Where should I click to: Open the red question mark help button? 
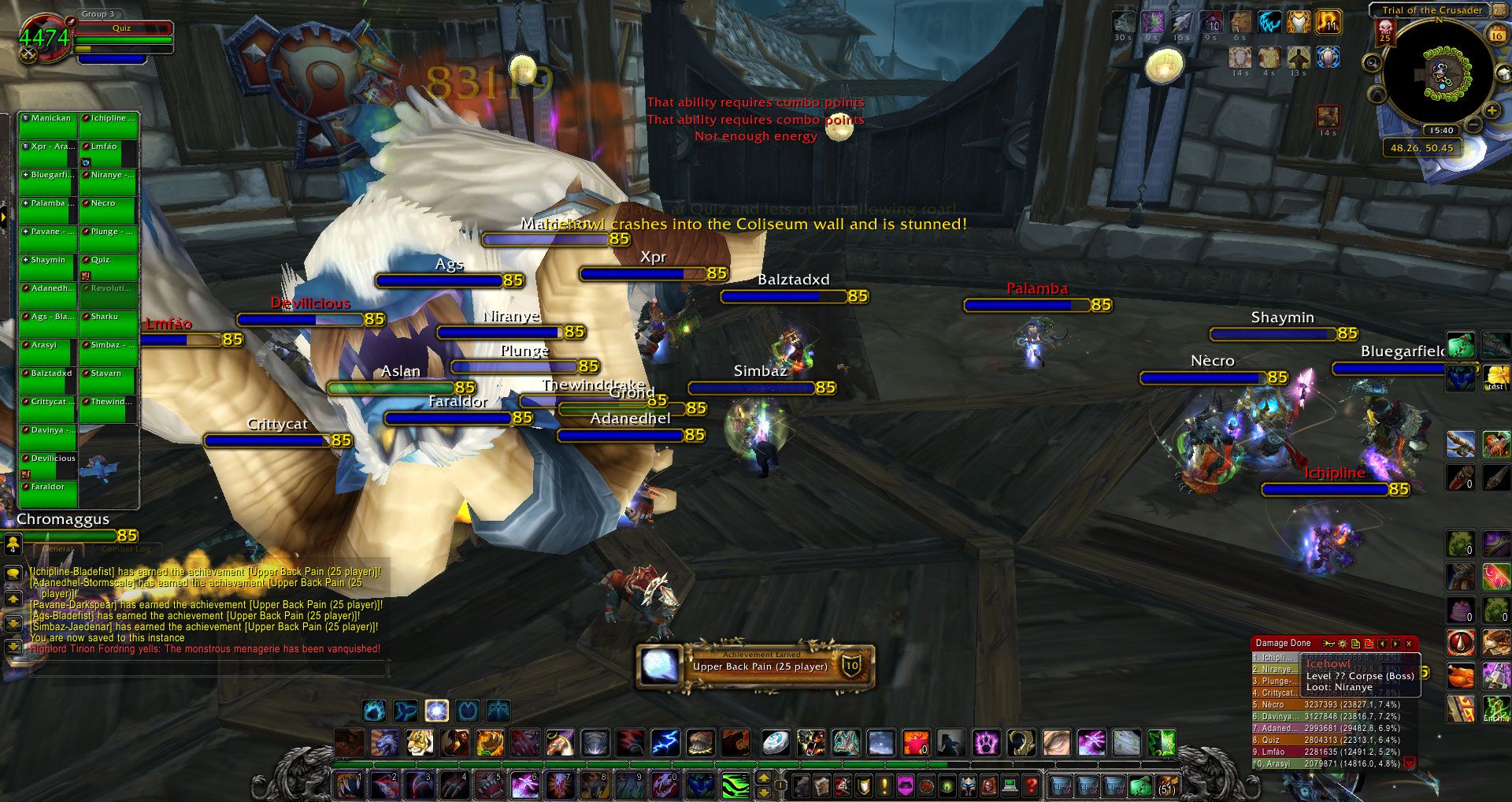(x=1031, y=785)
